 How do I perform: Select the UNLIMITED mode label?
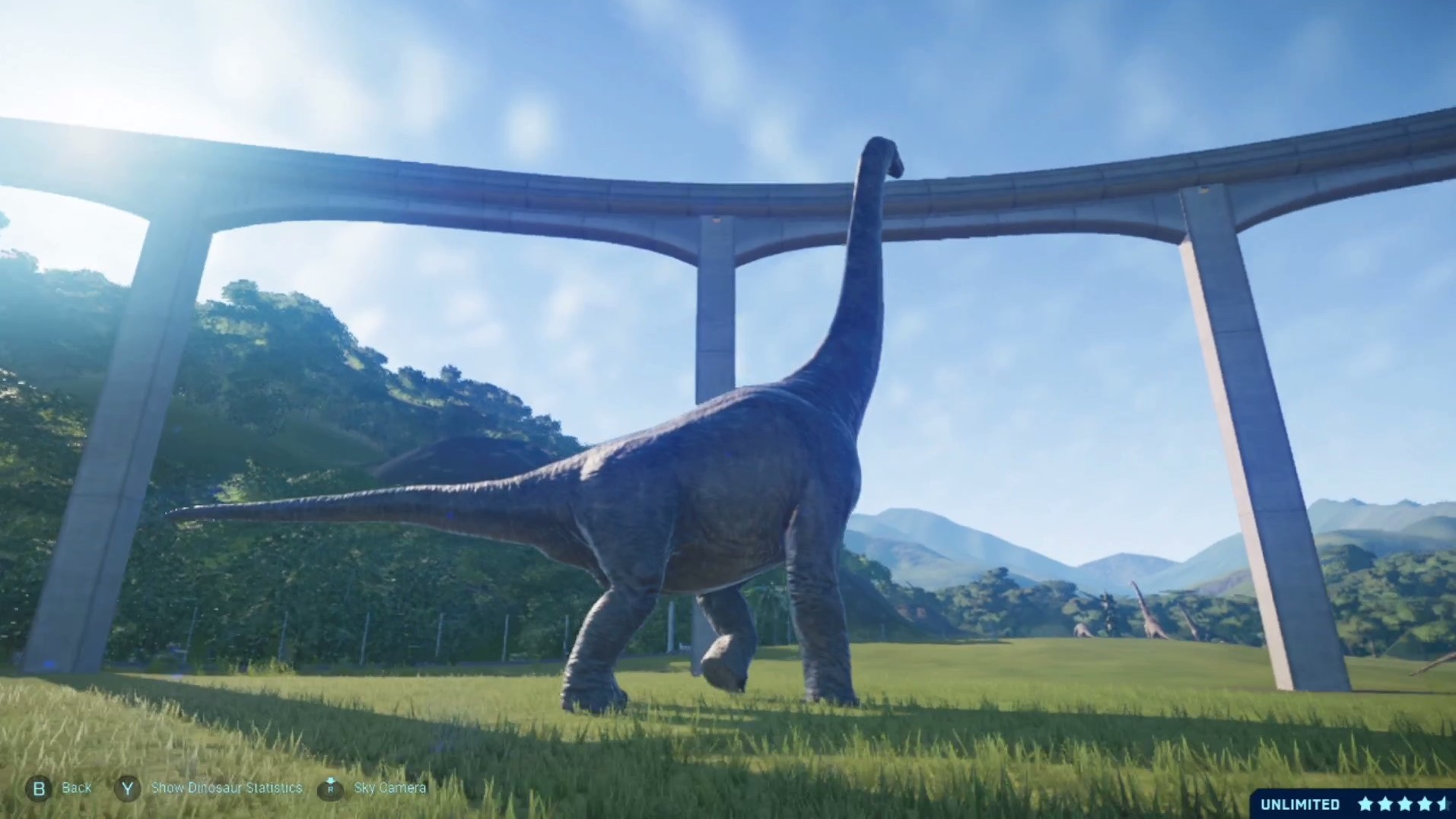click(1299, 804)
